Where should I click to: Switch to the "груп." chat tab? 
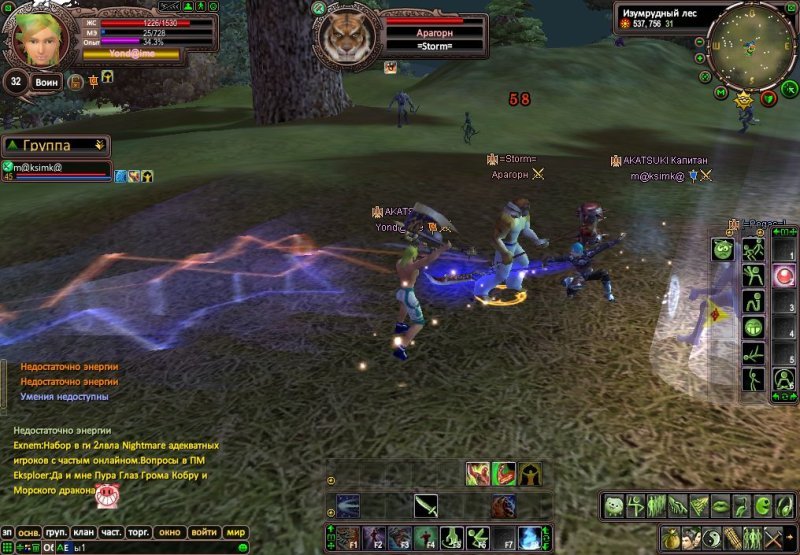tap(57, 532)
